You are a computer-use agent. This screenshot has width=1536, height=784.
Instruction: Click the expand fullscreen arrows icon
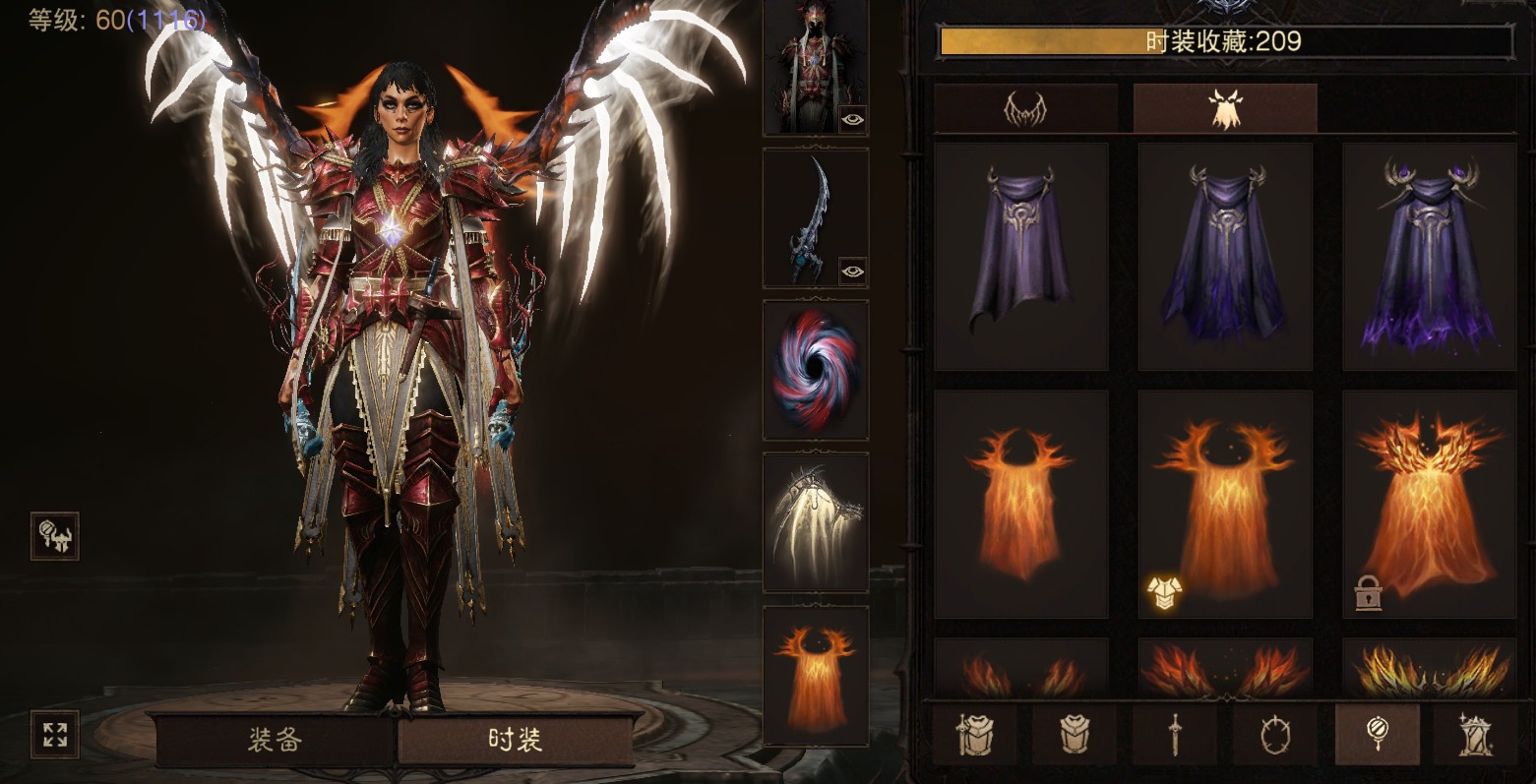pos(55,734)
